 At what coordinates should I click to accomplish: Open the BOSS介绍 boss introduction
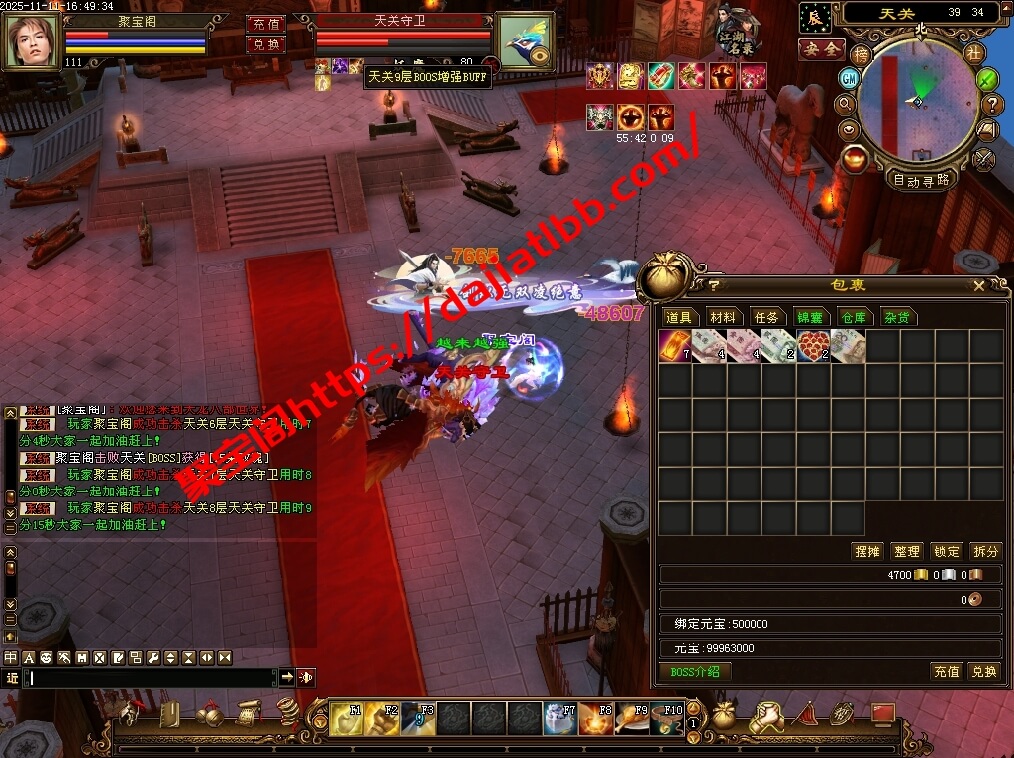(695, 671)
